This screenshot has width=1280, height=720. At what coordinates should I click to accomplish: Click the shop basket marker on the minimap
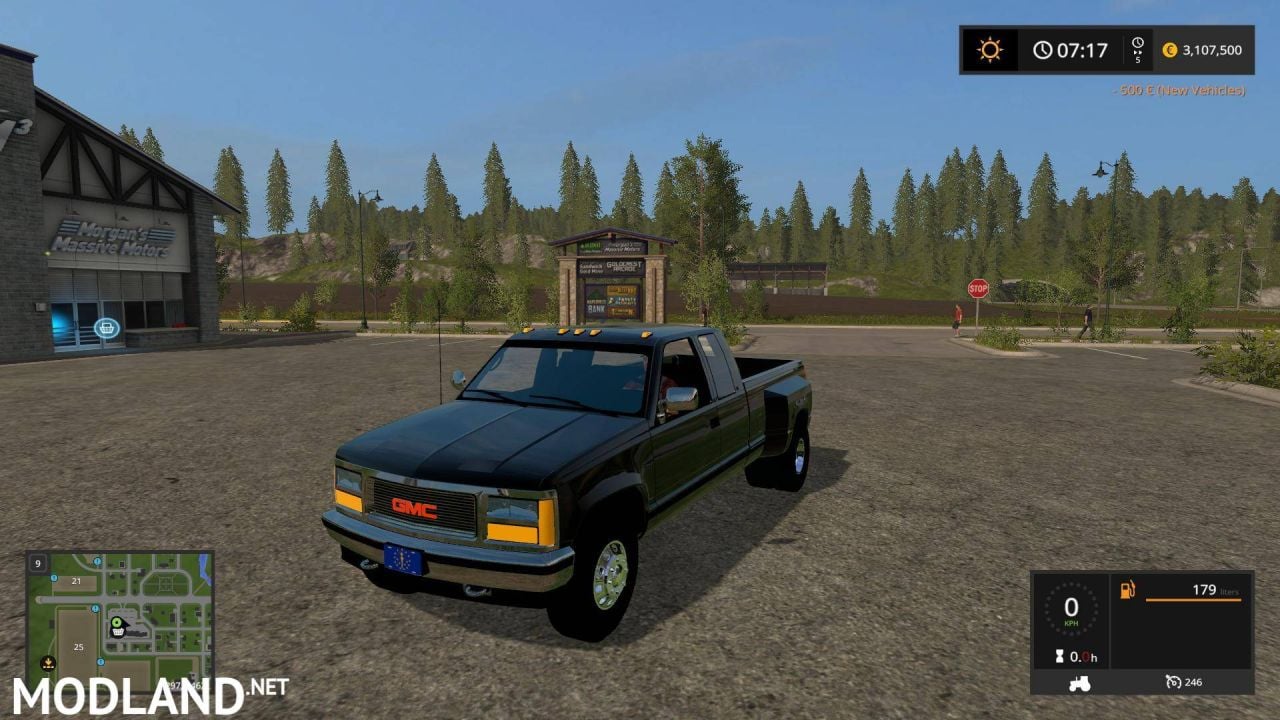pos(118,632)
